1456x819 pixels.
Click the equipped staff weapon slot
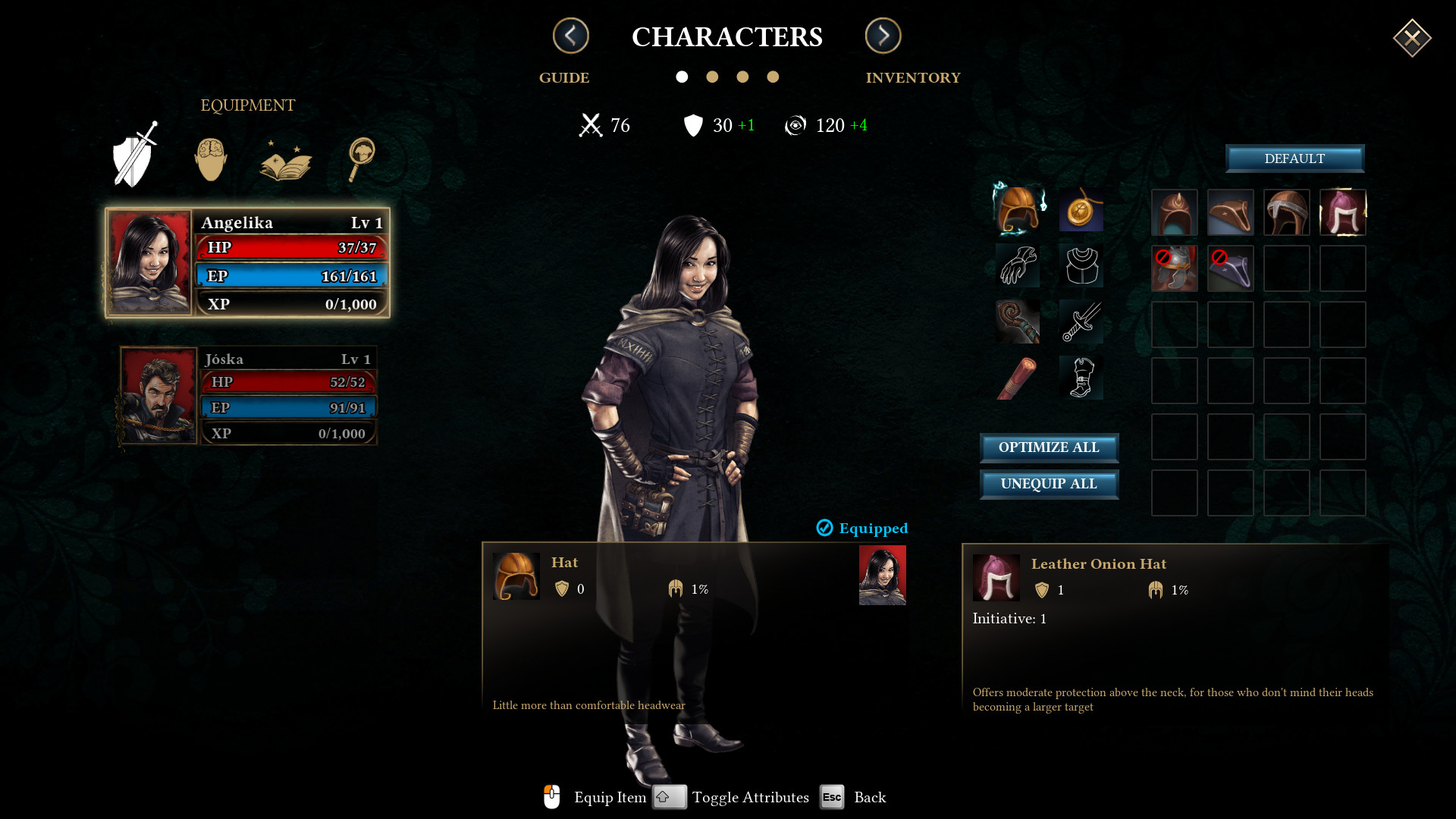click(x=1018, y=322)
